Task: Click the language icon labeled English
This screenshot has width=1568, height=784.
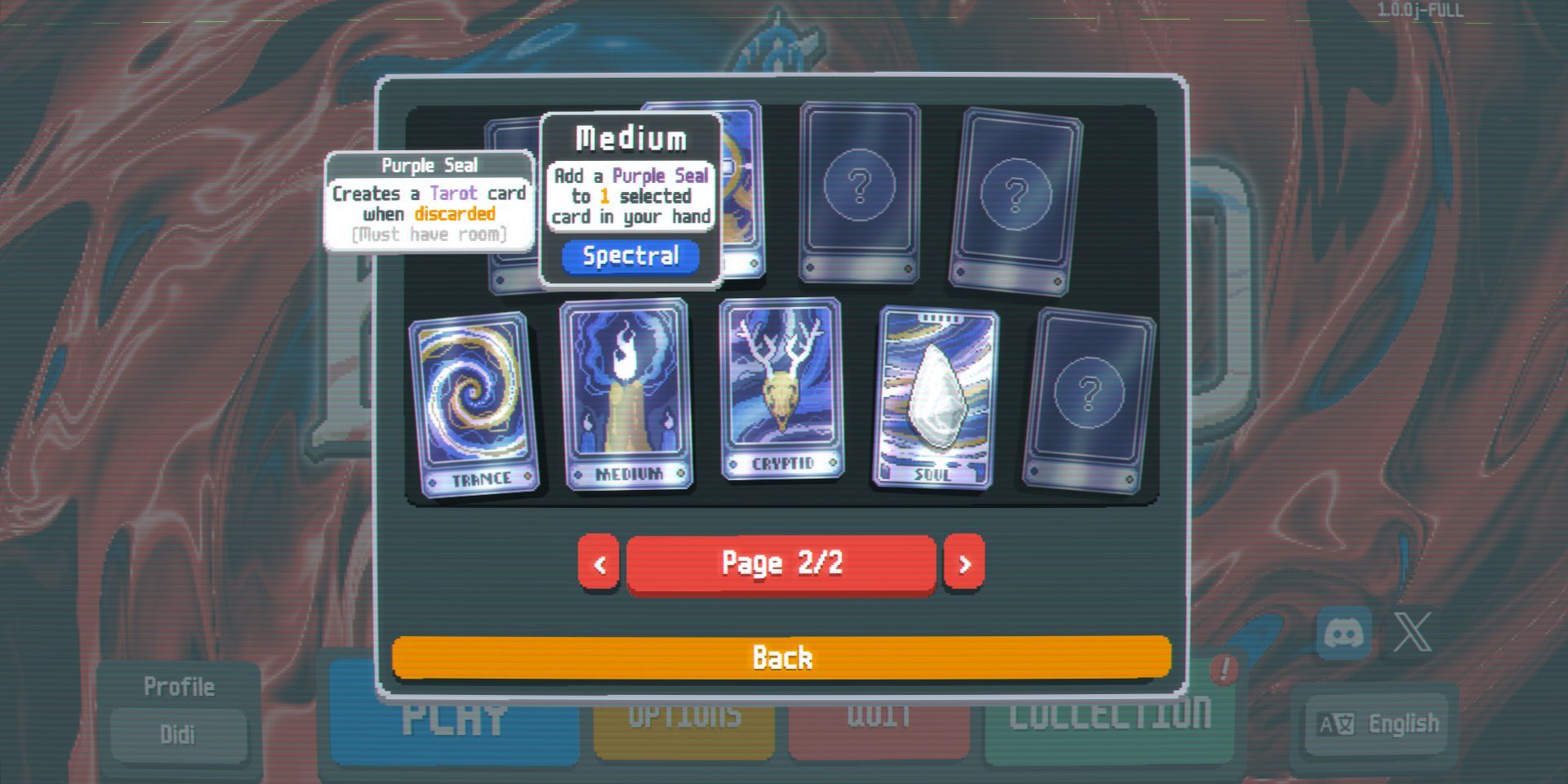Action: pyautogui.click(x=1374, y=723)
